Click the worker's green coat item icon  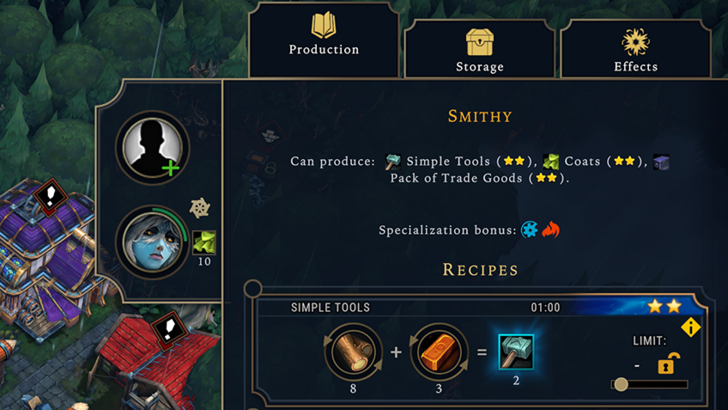[203, 243]
